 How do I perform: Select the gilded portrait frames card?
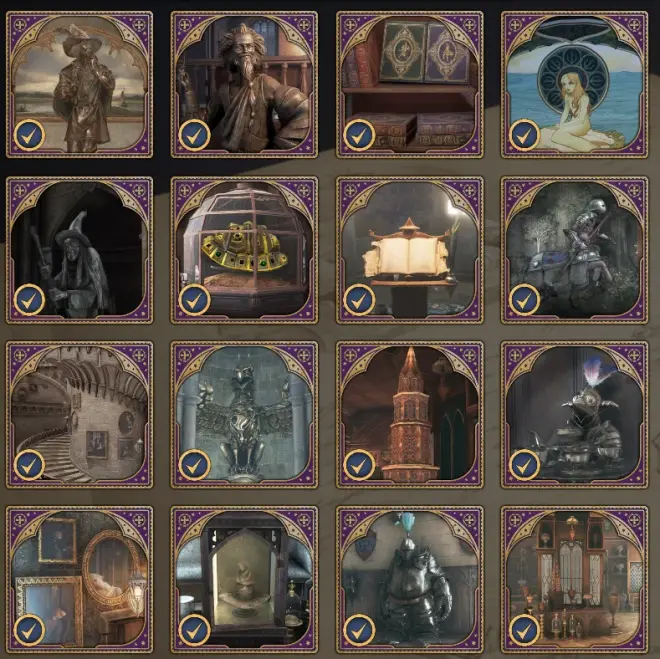click(80, 579)
